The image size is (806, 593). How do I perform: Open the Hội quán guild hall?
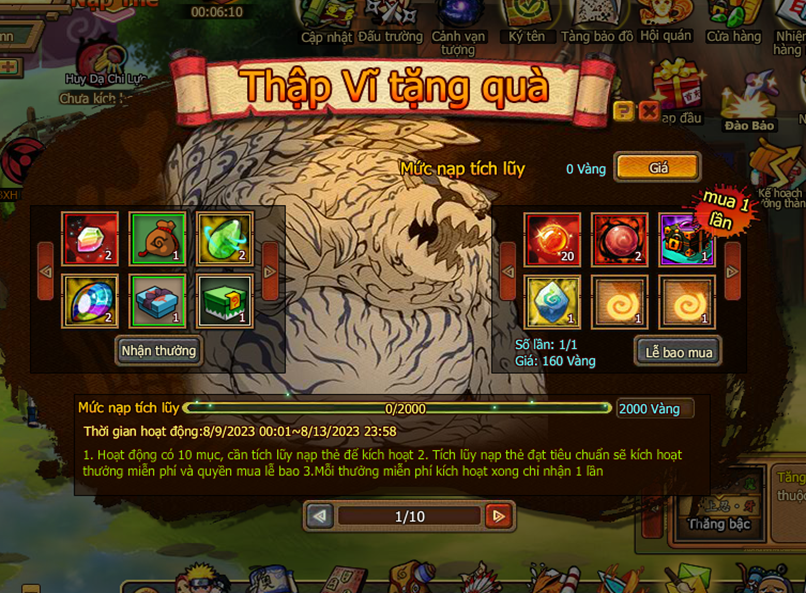coord(666,22)
